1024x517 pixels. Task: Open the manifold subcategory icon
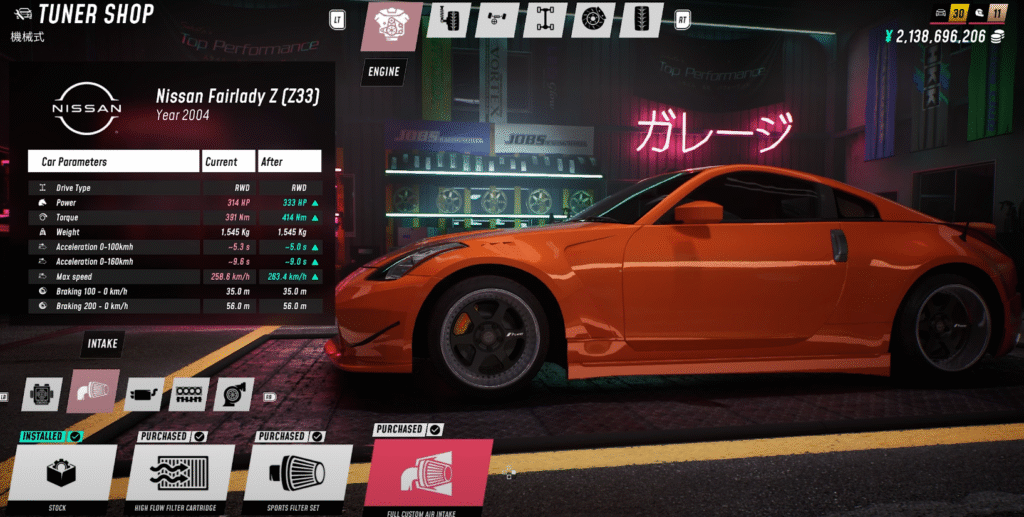pyautogui.click(x=188, y=395)
